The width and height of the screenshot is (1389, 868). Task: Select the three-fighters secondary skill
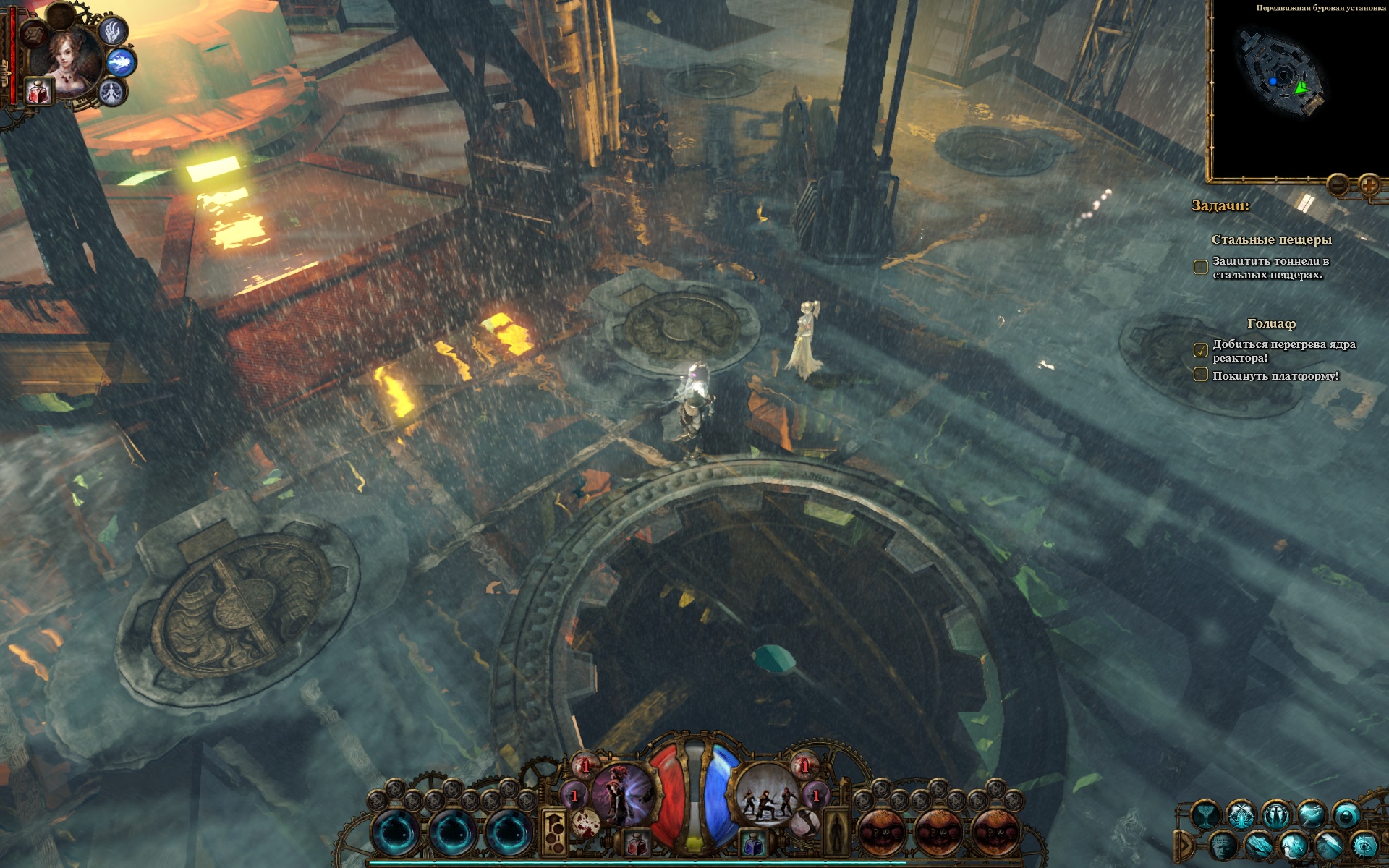coord(767,794)
